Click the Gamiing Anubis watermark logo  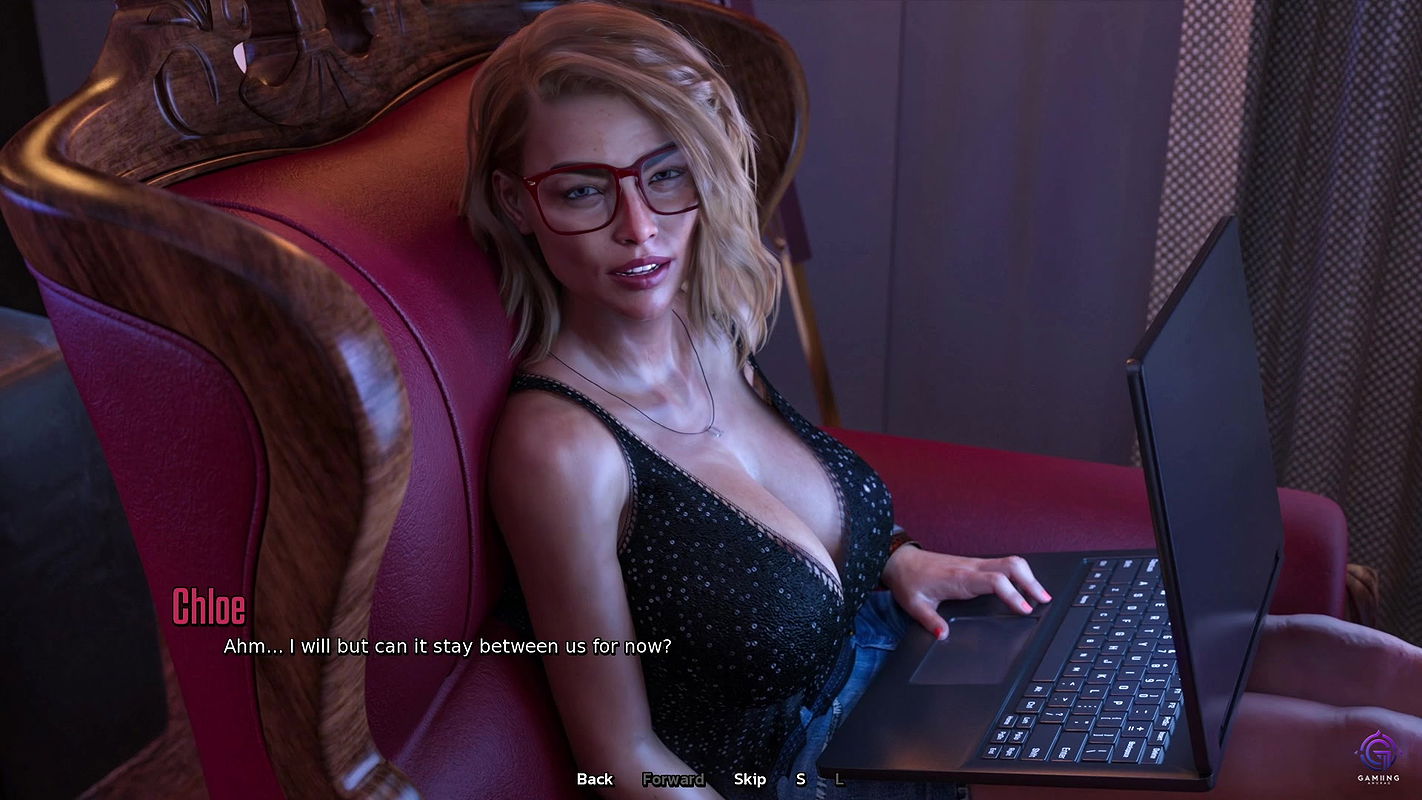pos(1380,762)
